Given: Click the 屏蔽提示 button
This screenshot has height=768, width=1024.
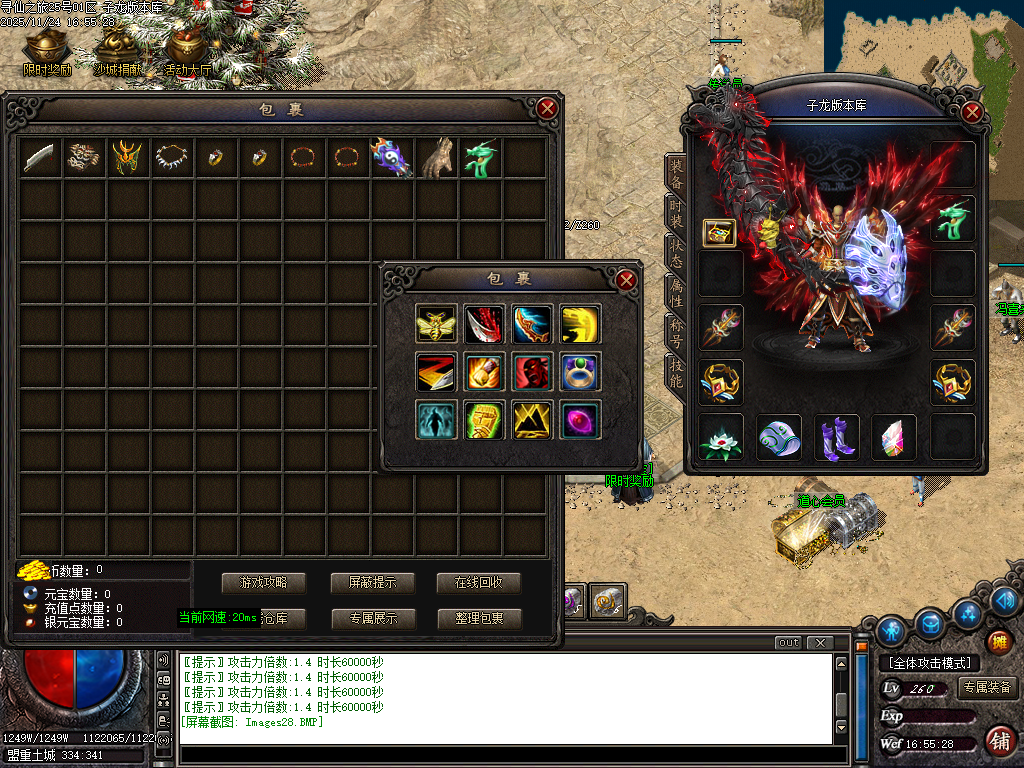Looking at the screenshot, I should 372,583.
